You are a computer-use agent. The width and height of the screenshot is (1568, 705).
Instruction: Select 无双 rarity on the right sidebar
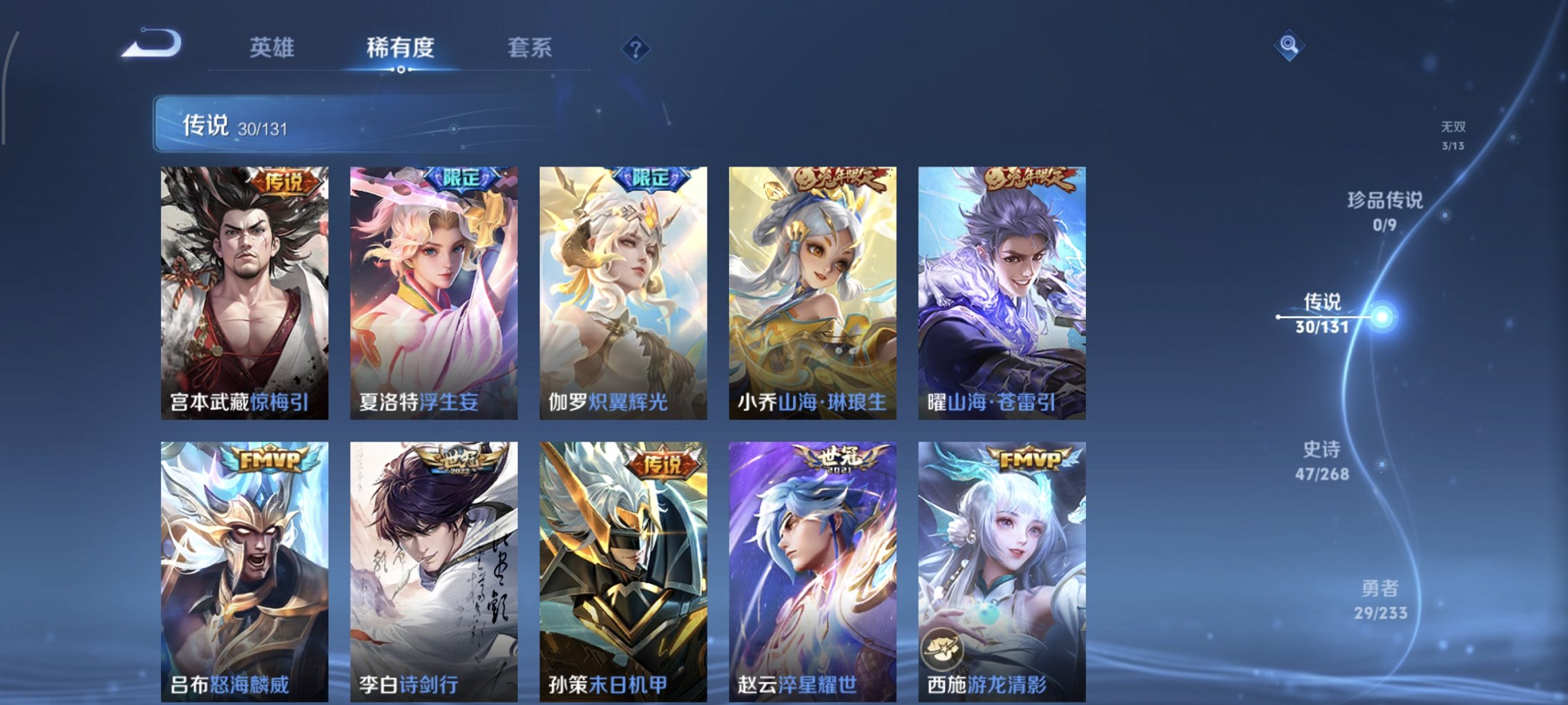(1454, 135)
